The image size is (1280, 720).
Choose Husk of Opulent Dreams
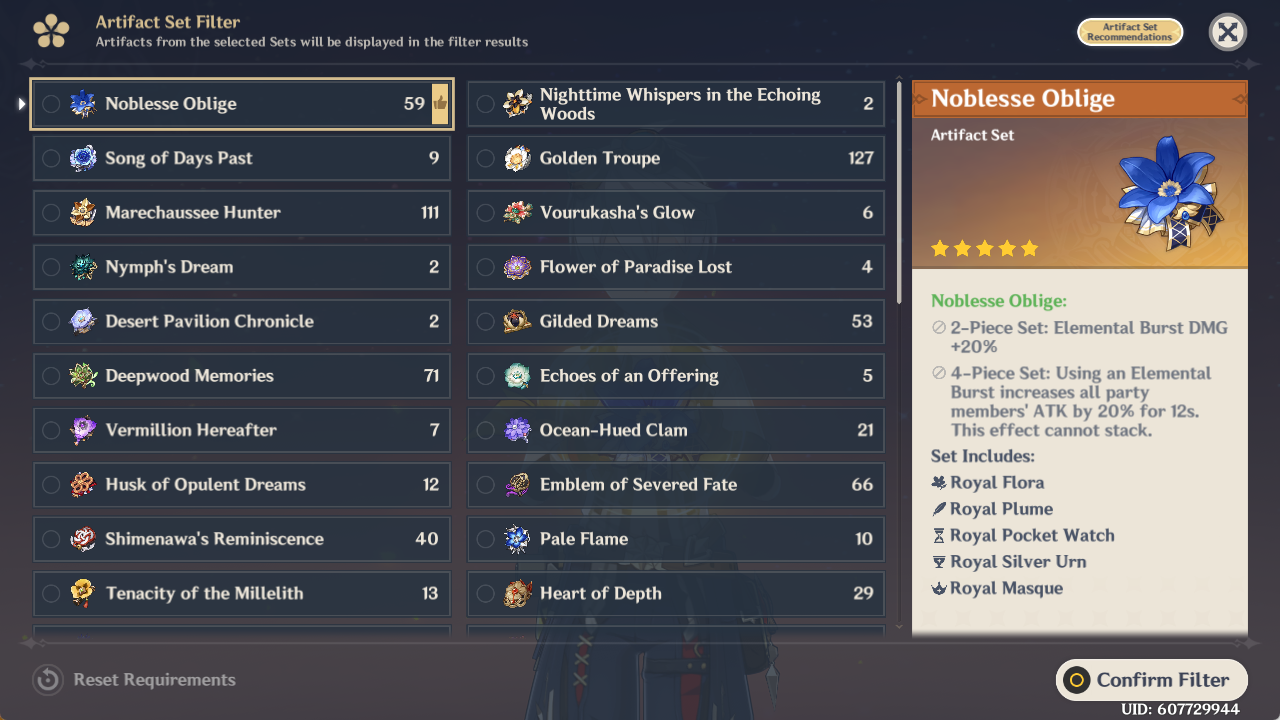[240, 485]
